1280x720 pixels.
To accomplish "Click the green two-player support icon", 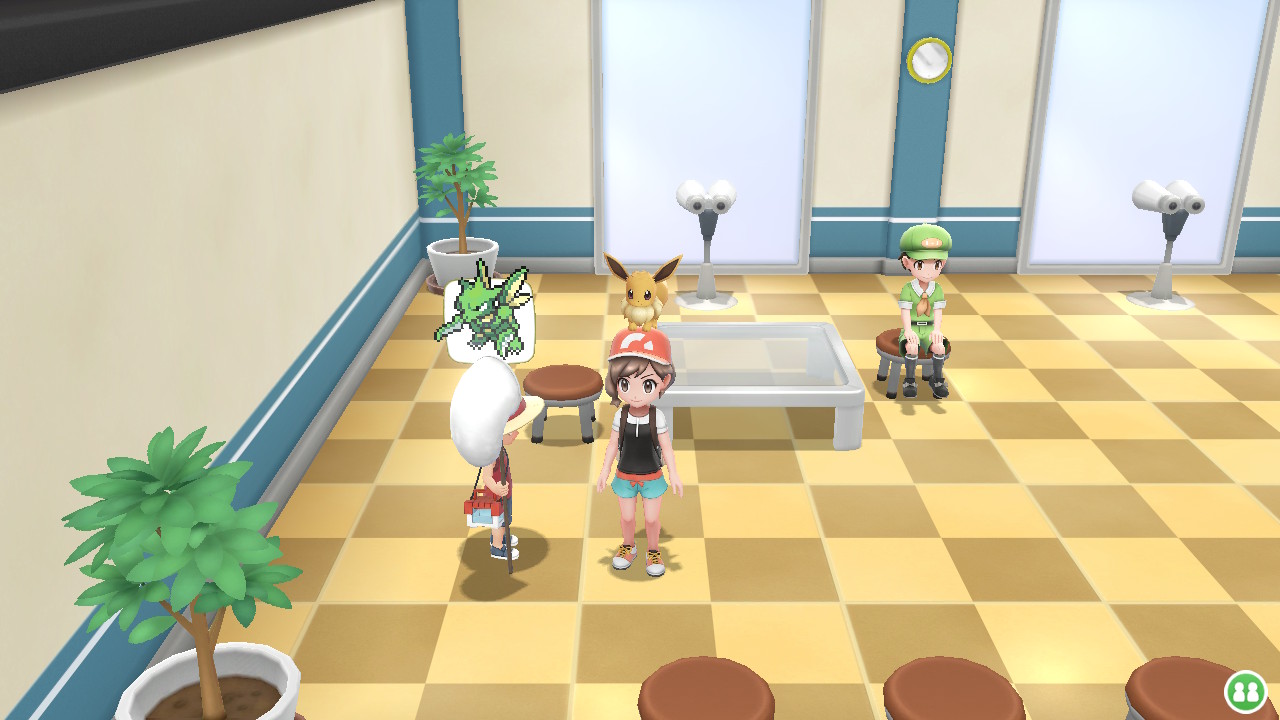I will click(1245, 691).
